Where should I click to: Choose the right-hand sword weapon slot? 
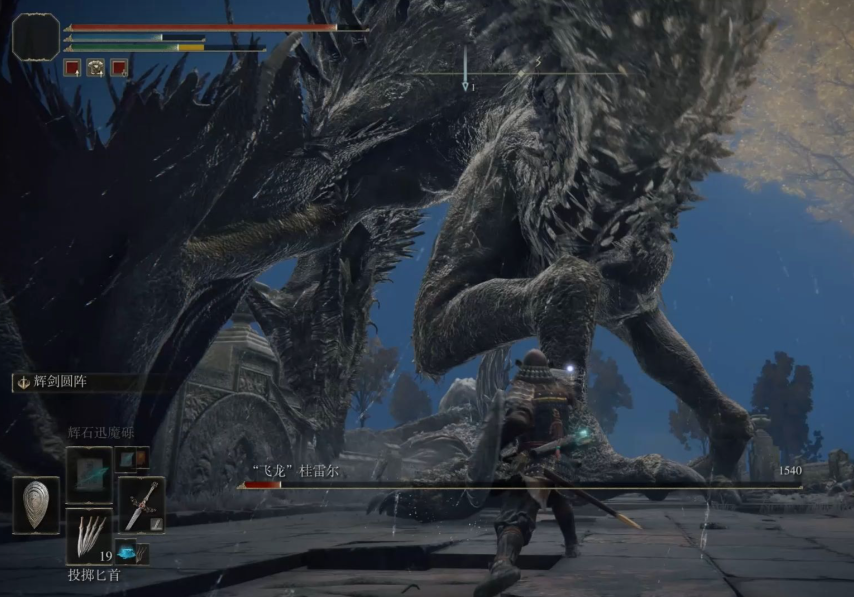point(141,504)
